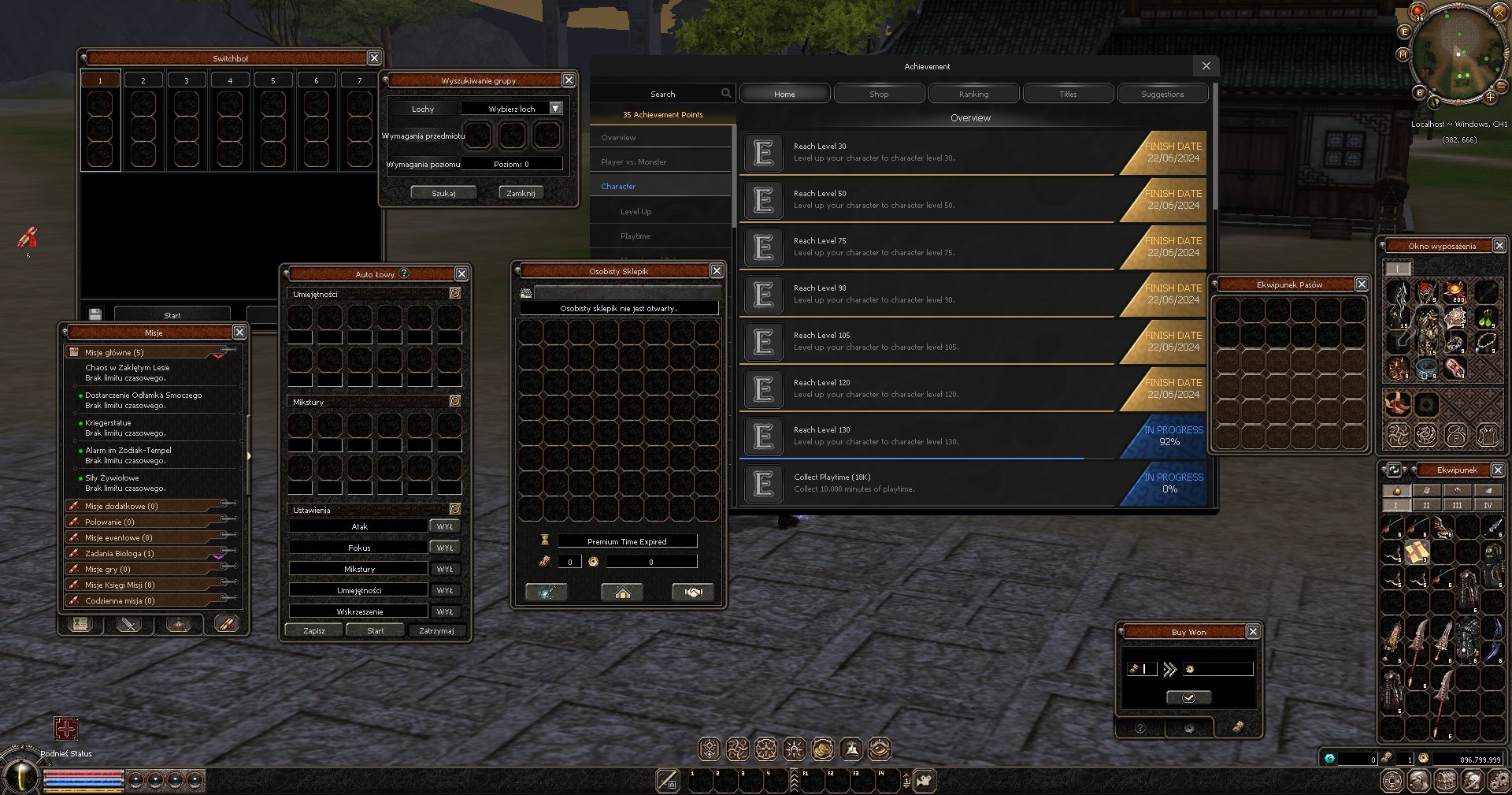The width and height of the screenshot is (1512, 795).
Task: Close the Ekwipunek Pasów window
Action: click(x=1362, y=284)
